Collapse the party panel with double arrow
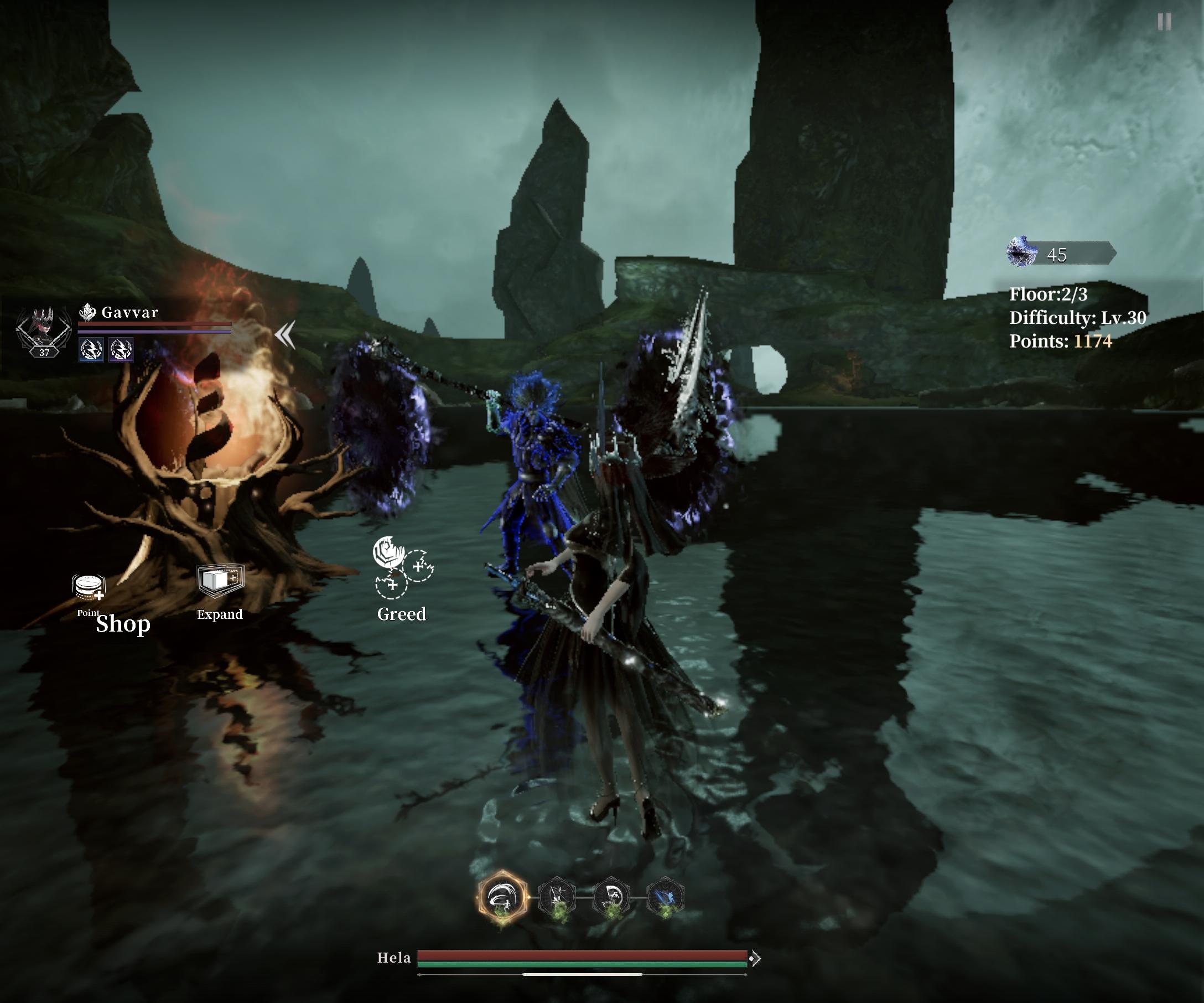 pyautogui.click(x=285, y=334)
